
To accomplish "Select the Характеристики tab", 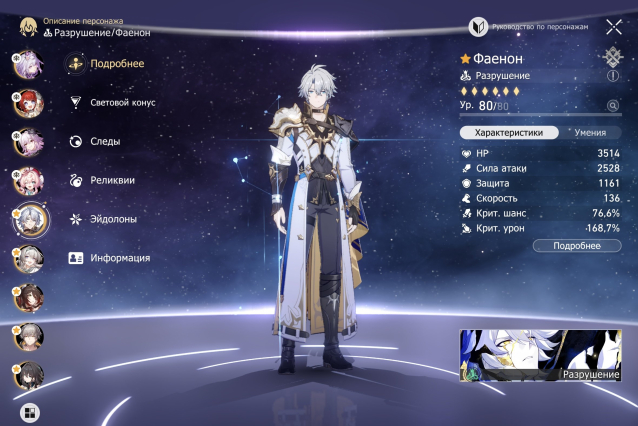I will [x=508, y=132].
